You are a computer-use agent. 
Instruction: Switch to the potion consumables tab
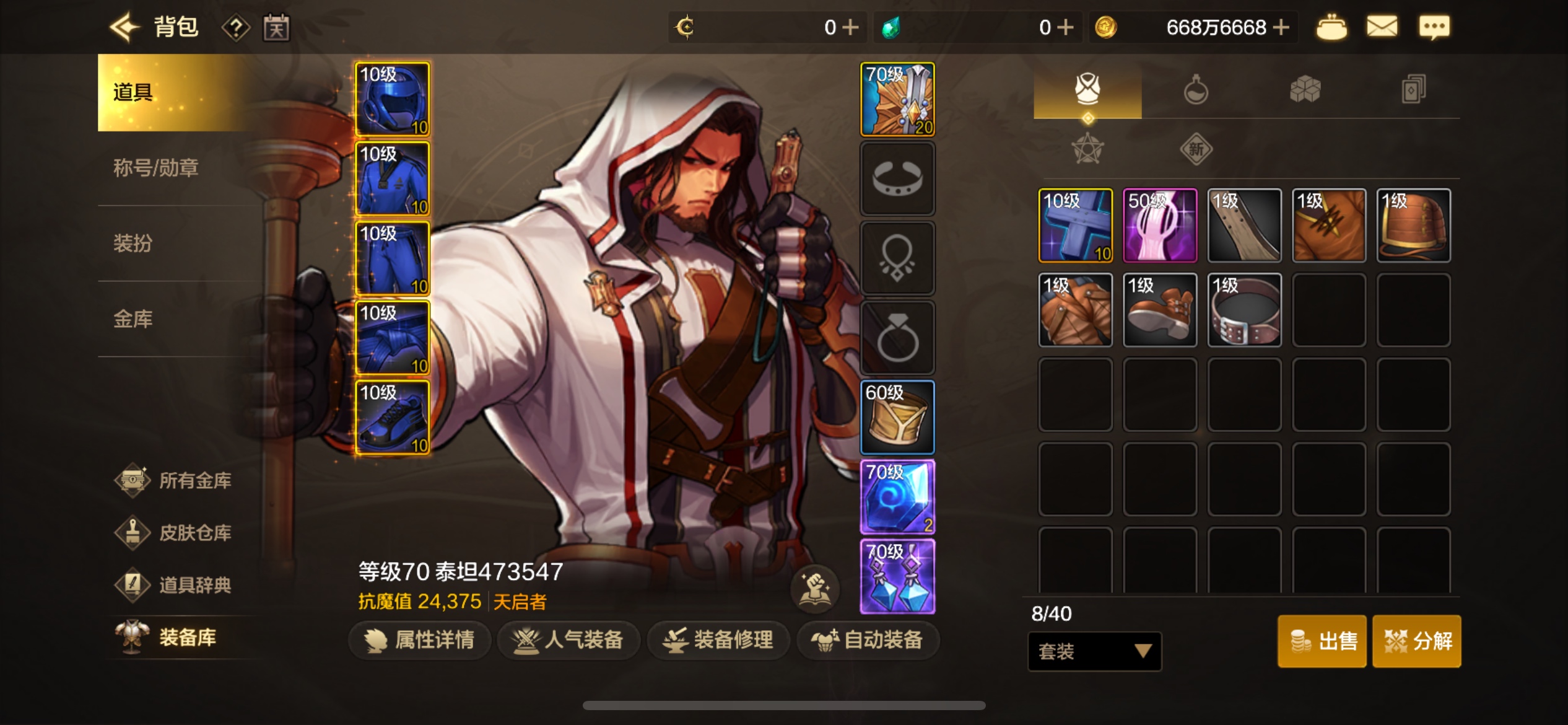click(x=1196, y=90)
